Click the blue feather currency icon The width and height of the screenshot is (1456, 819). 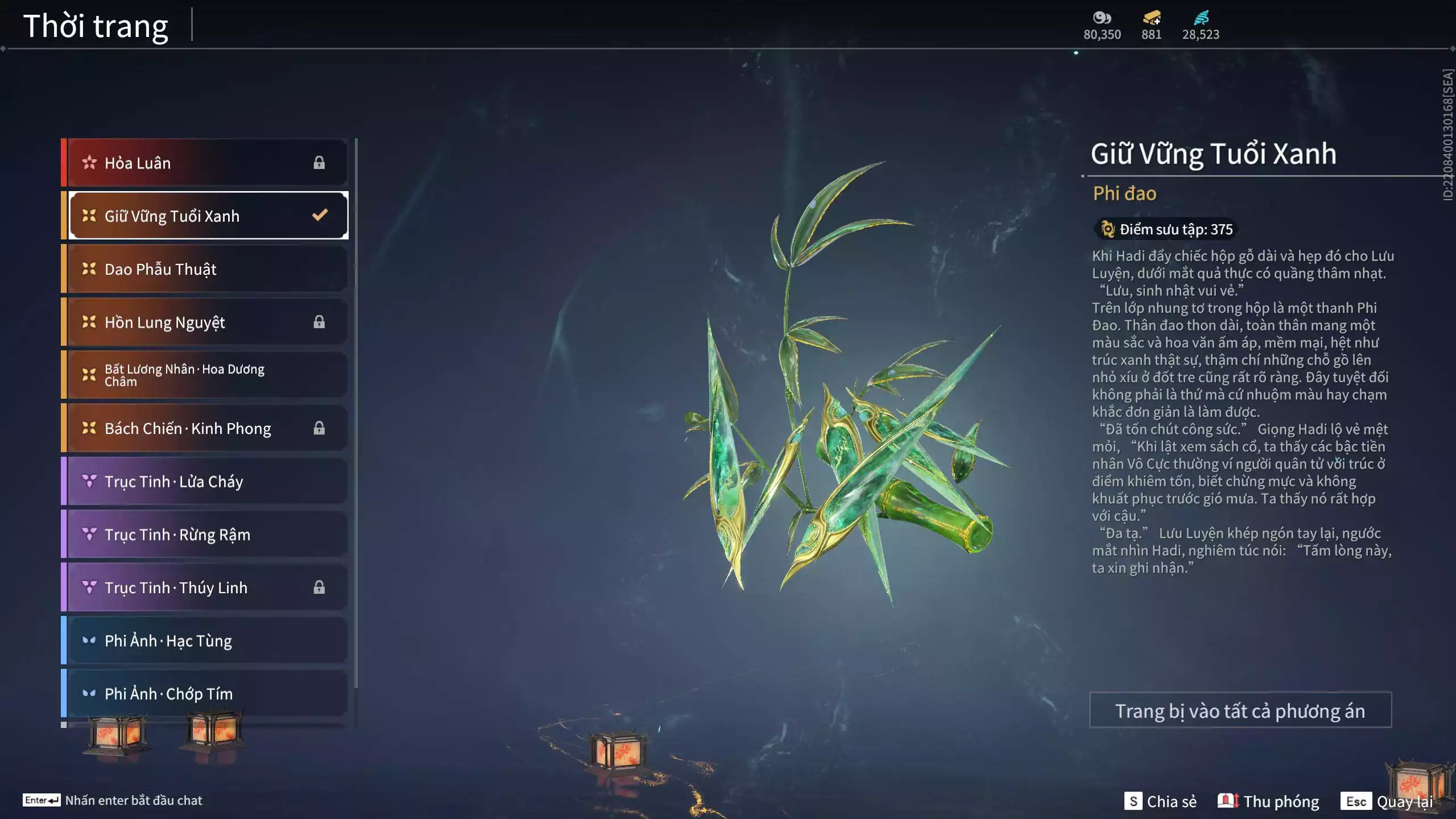pos(1201,18)
